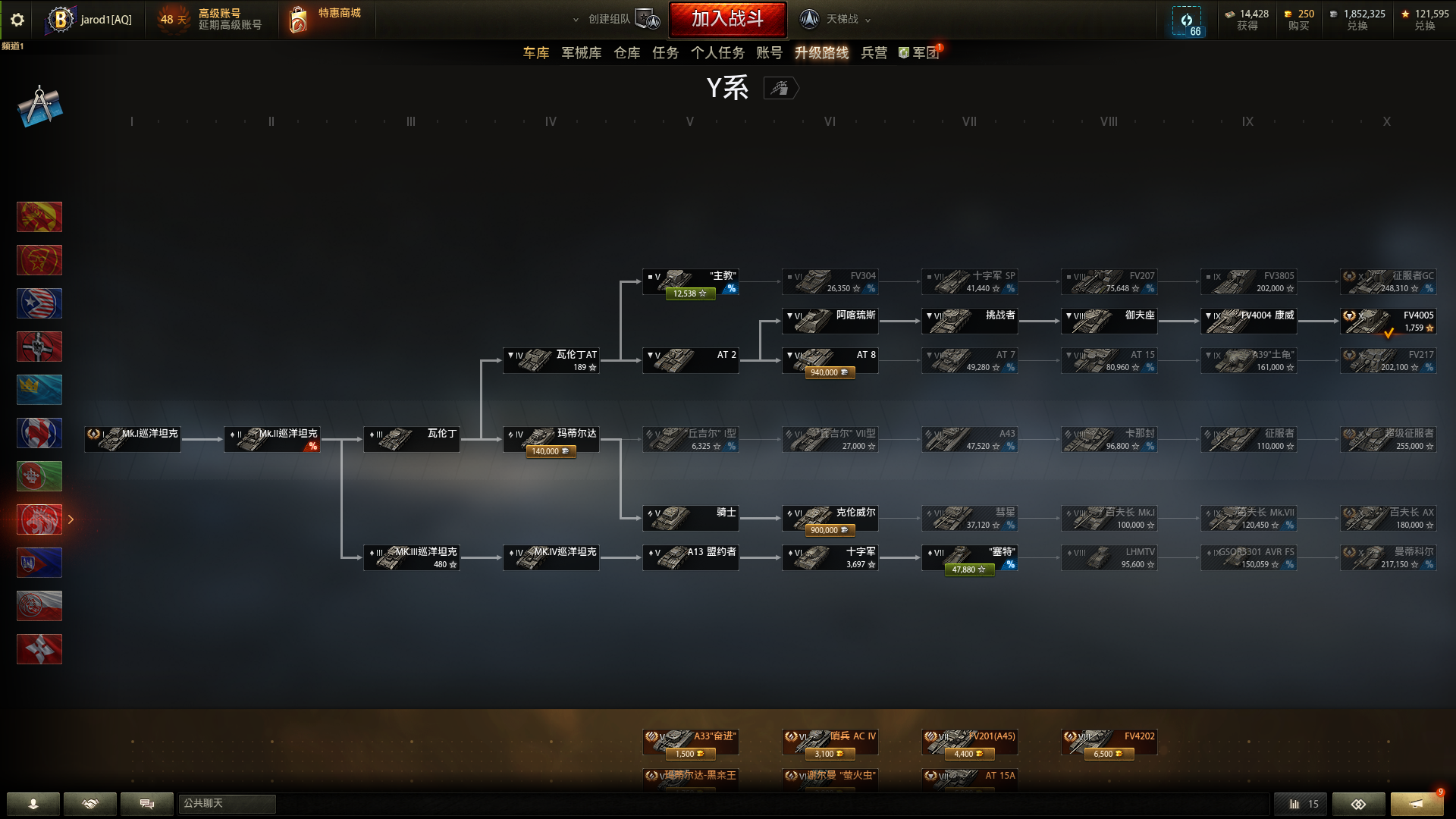Select the FV4202 premium tank

tap(1109, 742)
